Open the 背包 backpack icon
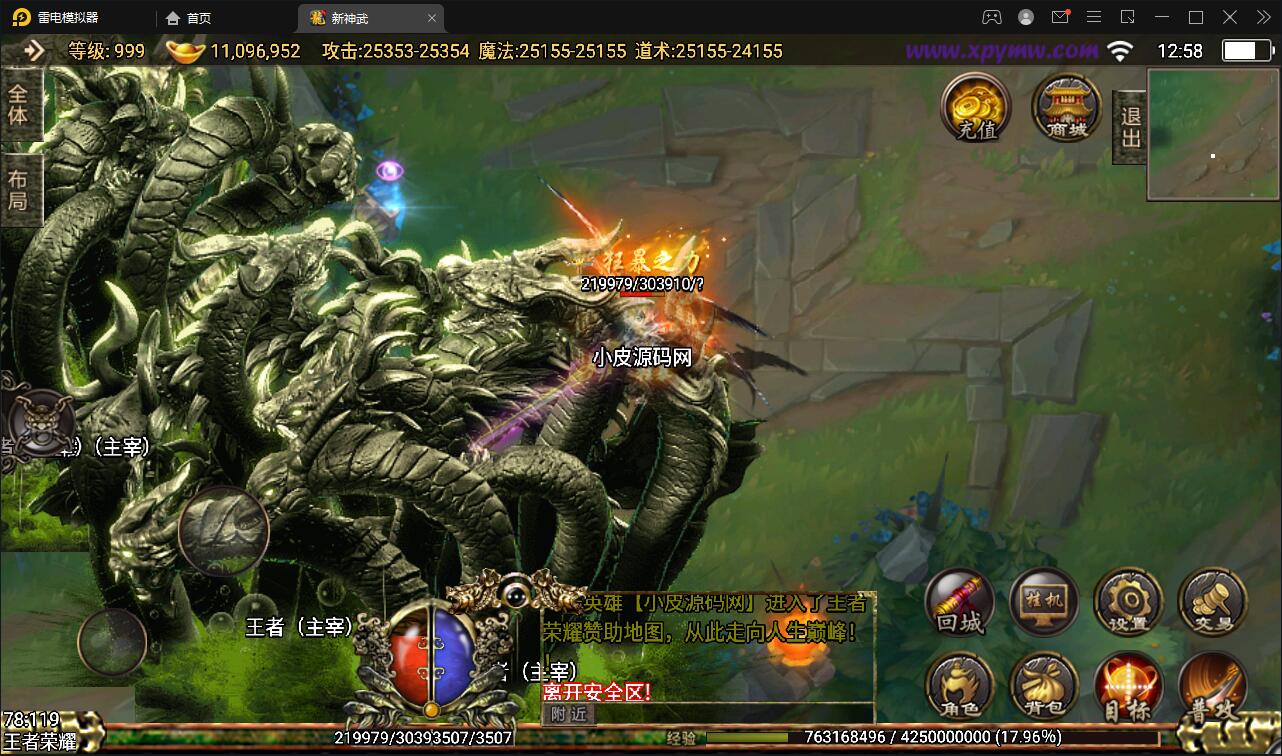 [1043, 686]
